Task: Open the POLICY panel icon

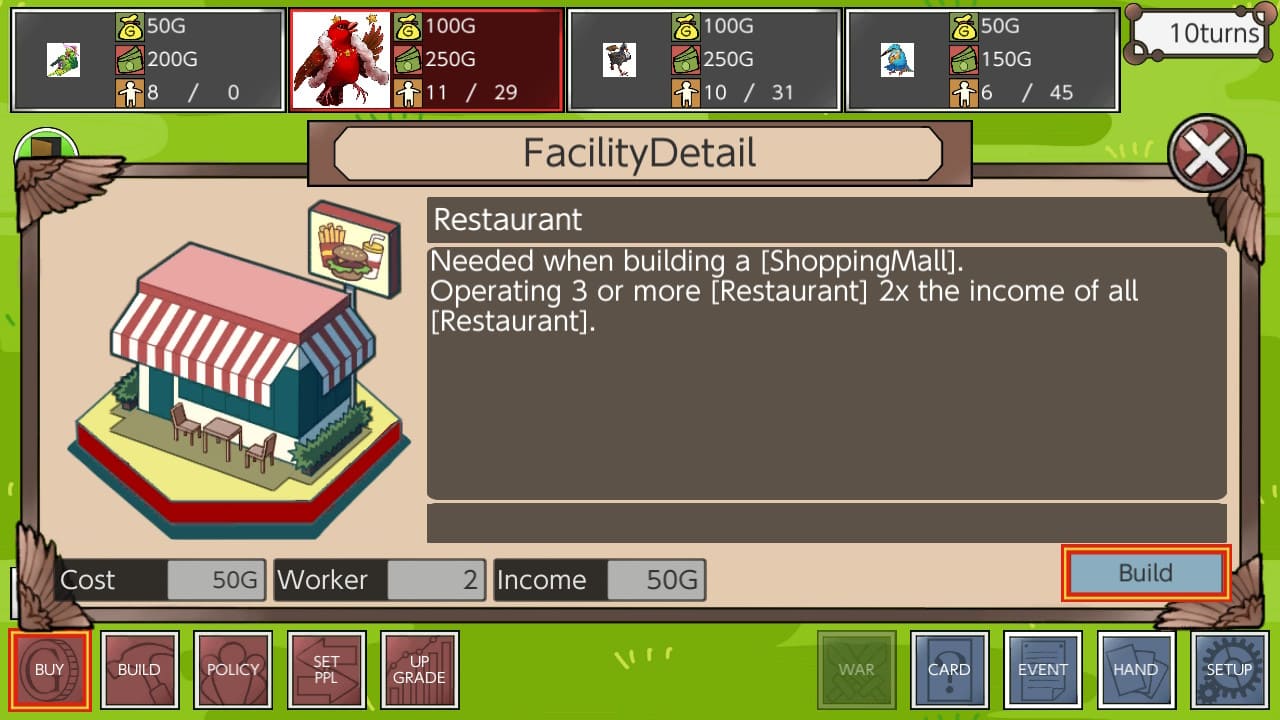Action: pyautogui.click(x=233, y=669)
